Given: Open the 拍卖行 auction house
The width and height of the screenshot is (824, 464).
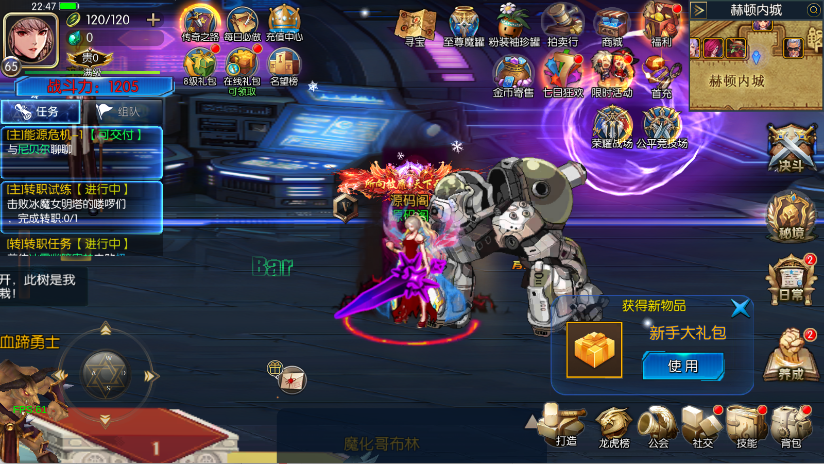Looking at the screenshot, I should (x=563, y=26).
